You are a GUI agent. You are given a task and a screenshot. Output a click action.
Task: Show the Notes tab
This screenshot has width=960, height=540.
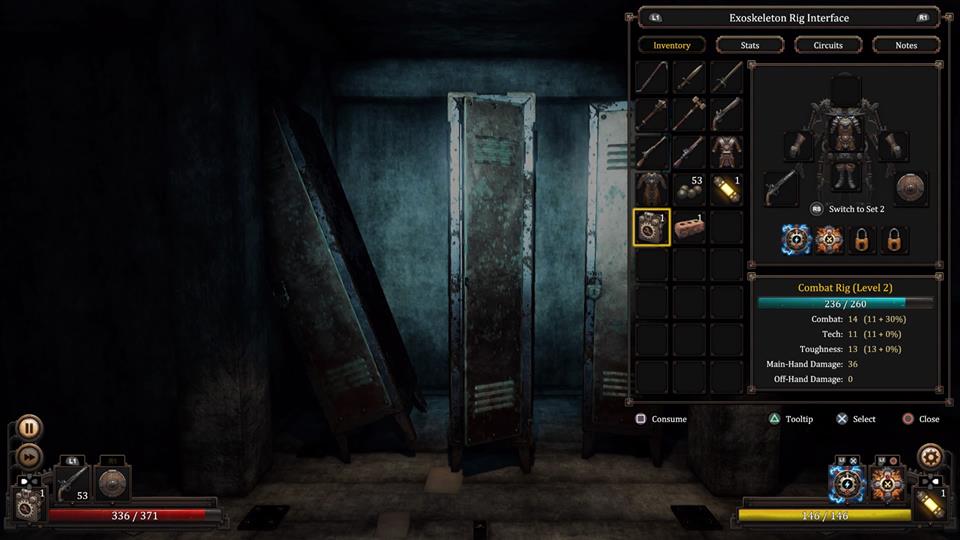point(906,45)
